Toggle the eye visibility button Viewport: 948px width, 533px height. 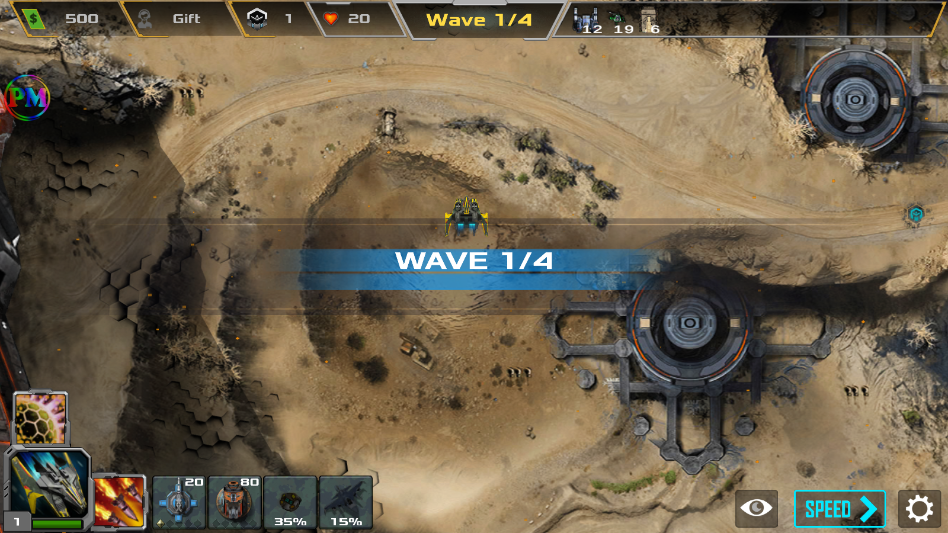[757, 509]
